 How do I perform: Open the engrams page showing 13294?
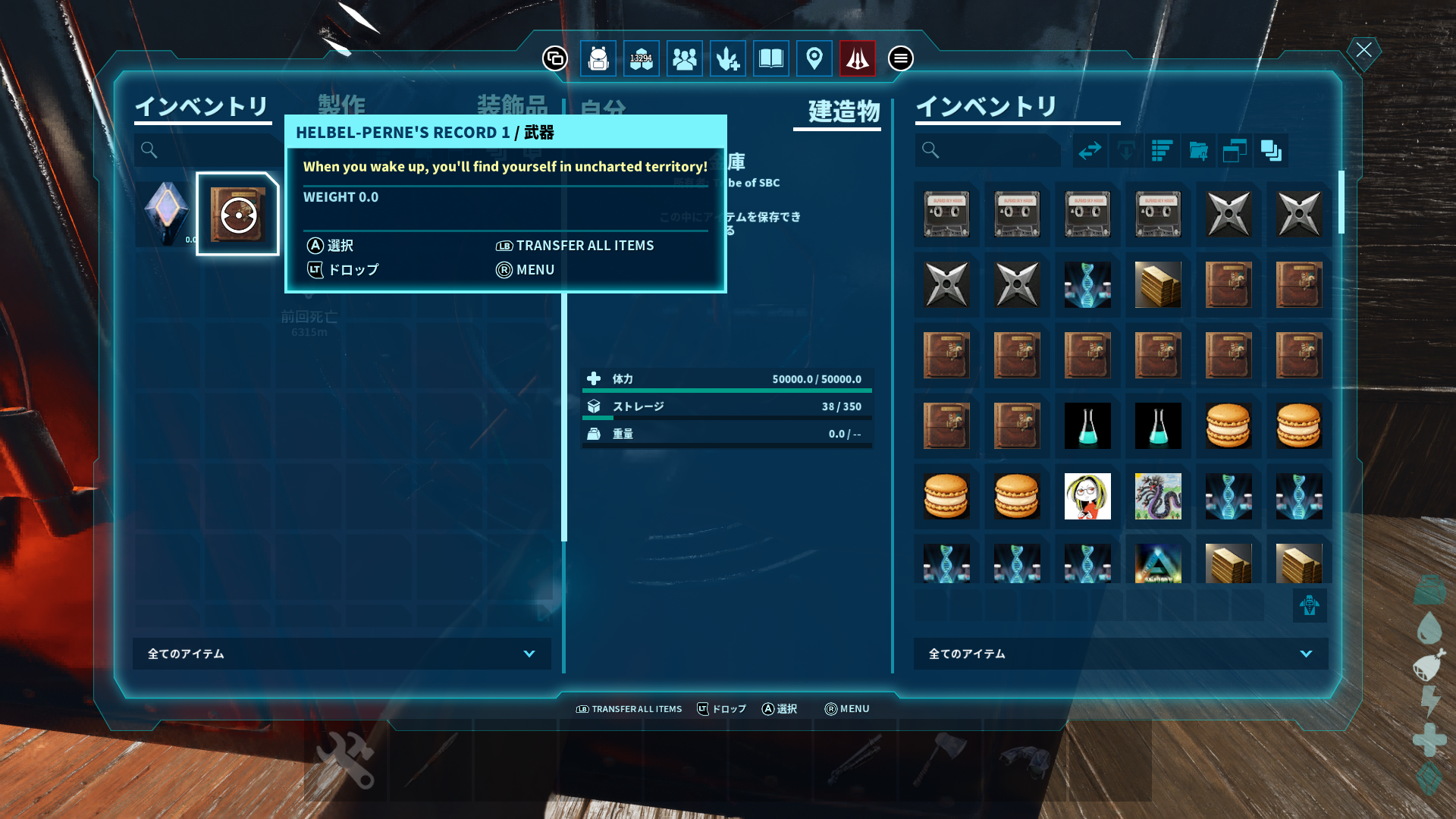click(641, 58)
